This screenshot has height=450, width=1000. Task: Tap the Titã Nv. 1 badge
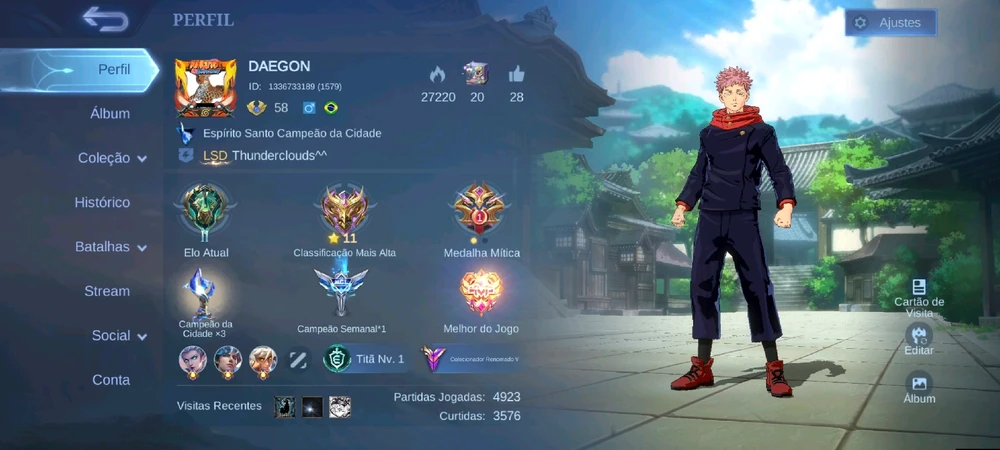tap(366, 358)
